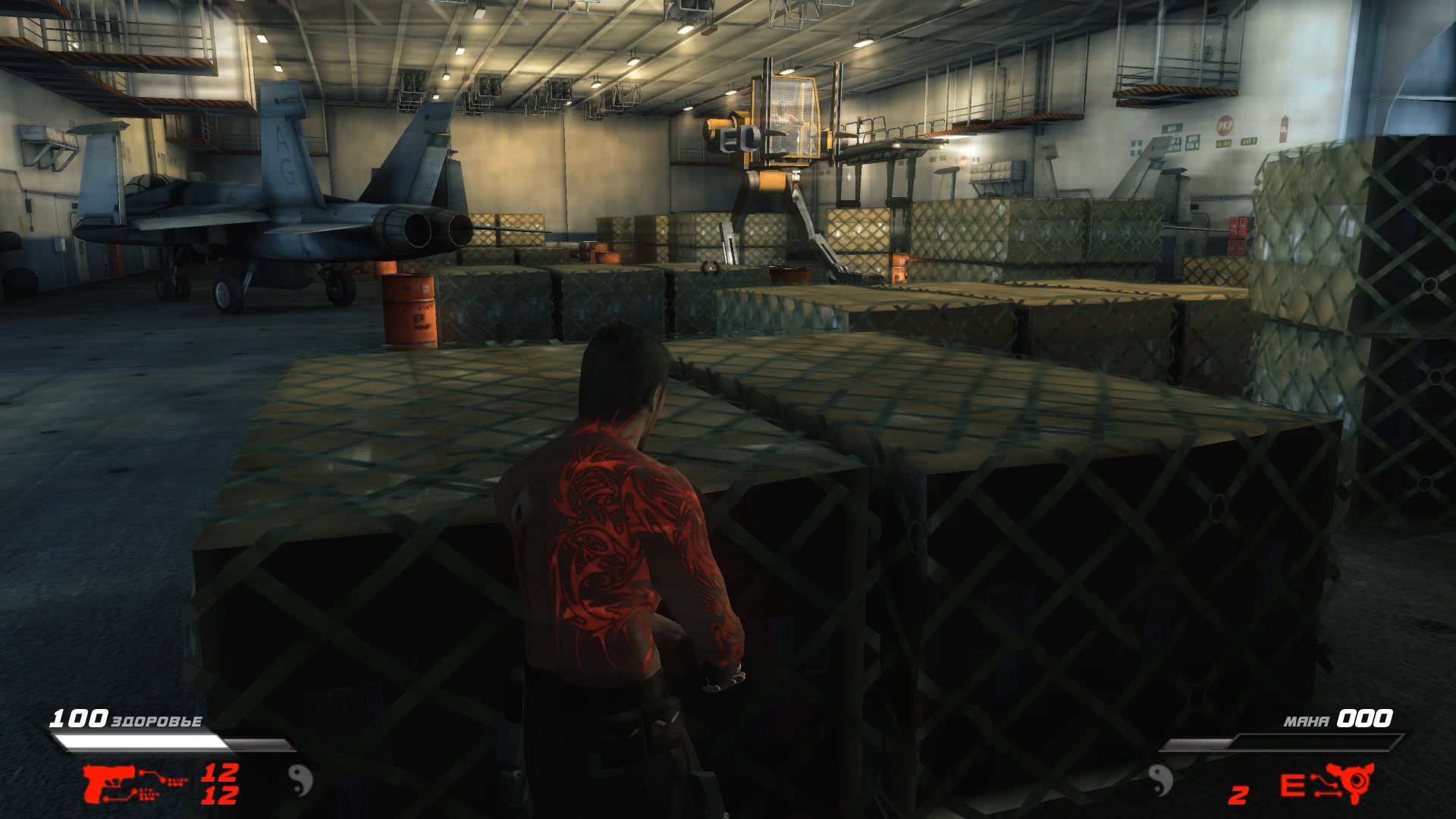Select the red pistol weapon icon
Screen dimensions: 1456x819
(110, 783)
